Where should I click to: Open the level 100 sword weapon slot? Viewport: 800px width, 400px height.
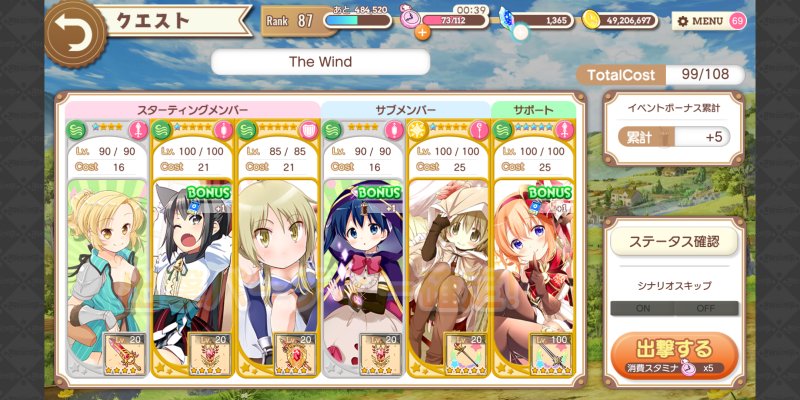pos(551,353)
